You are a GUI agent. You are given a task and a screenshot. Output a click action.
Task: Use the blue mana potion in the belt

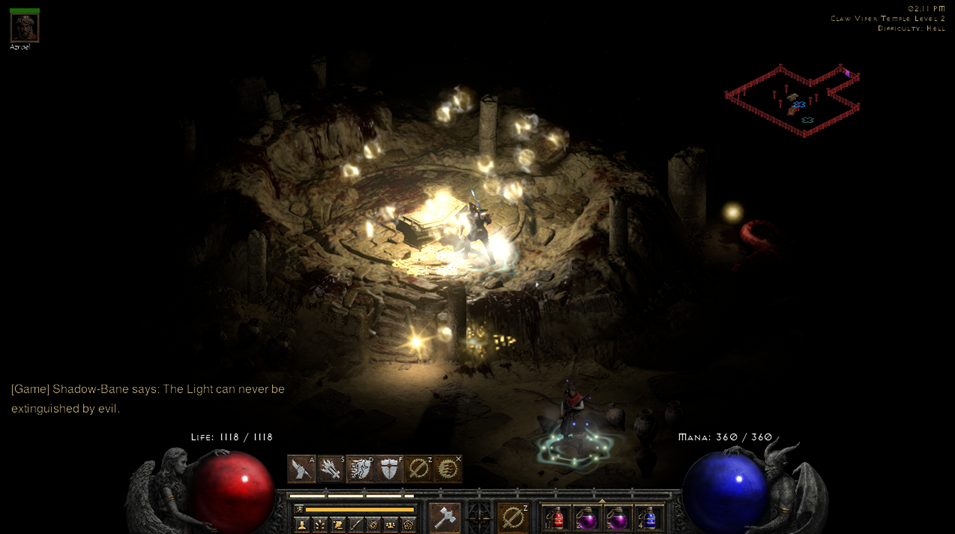(x=649, y=518)
